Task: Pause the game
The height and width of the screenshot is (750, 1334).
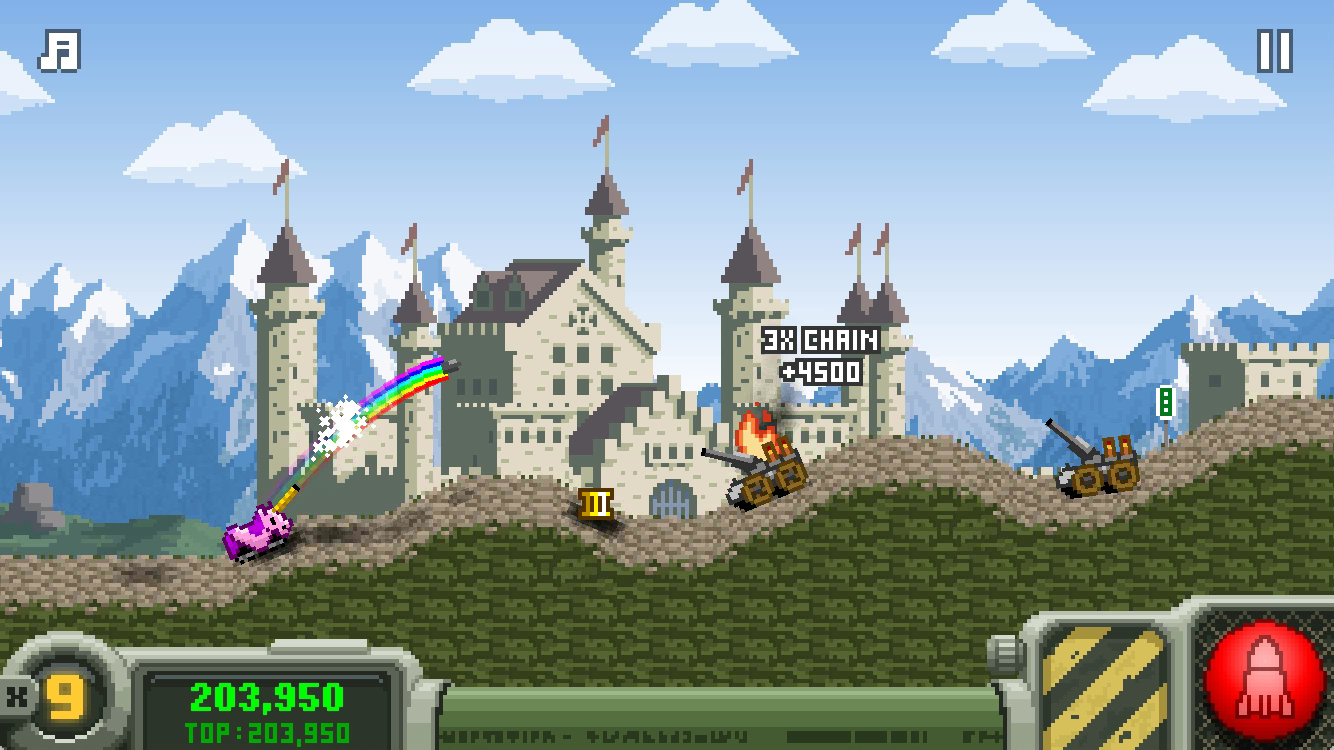Action: pos(1274,51)
